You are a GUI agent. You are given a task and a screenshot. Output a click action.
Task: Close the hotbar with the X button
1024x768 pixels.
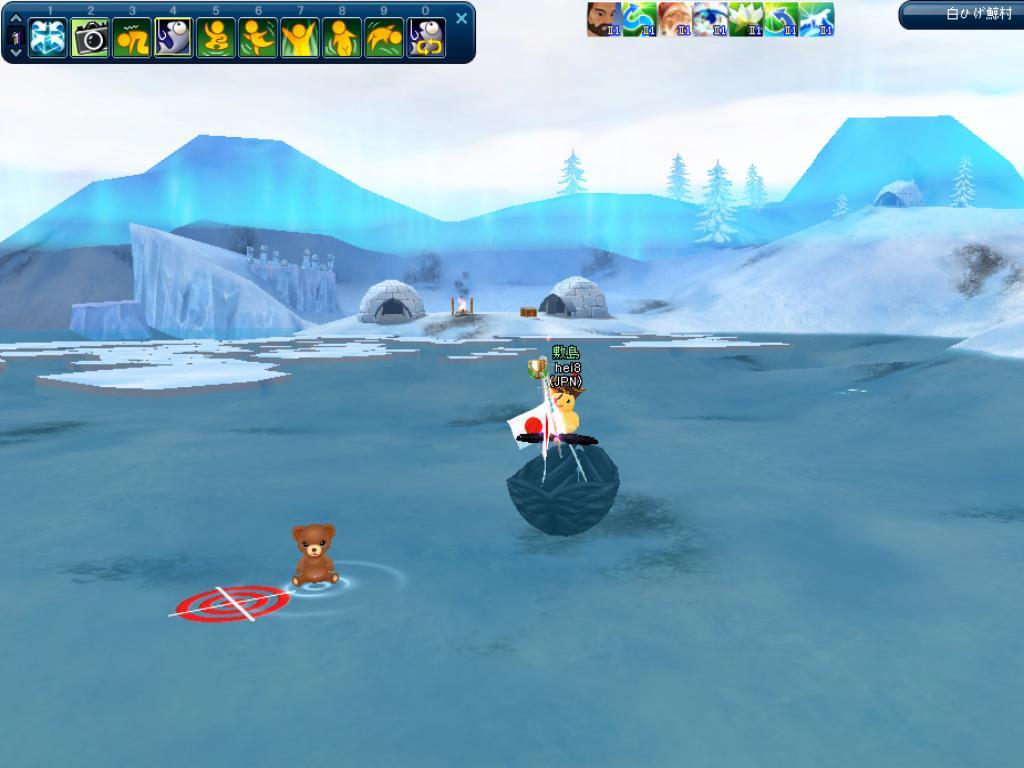[x=461, y=18]
